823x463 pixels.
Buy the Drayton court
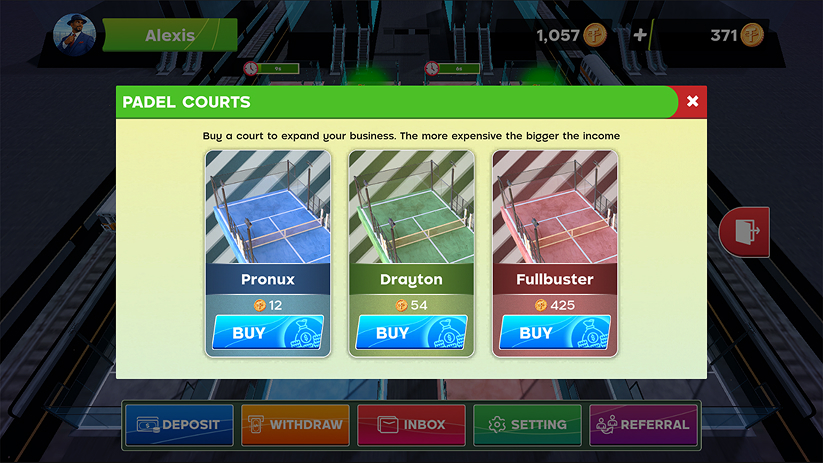click(411, 332)
